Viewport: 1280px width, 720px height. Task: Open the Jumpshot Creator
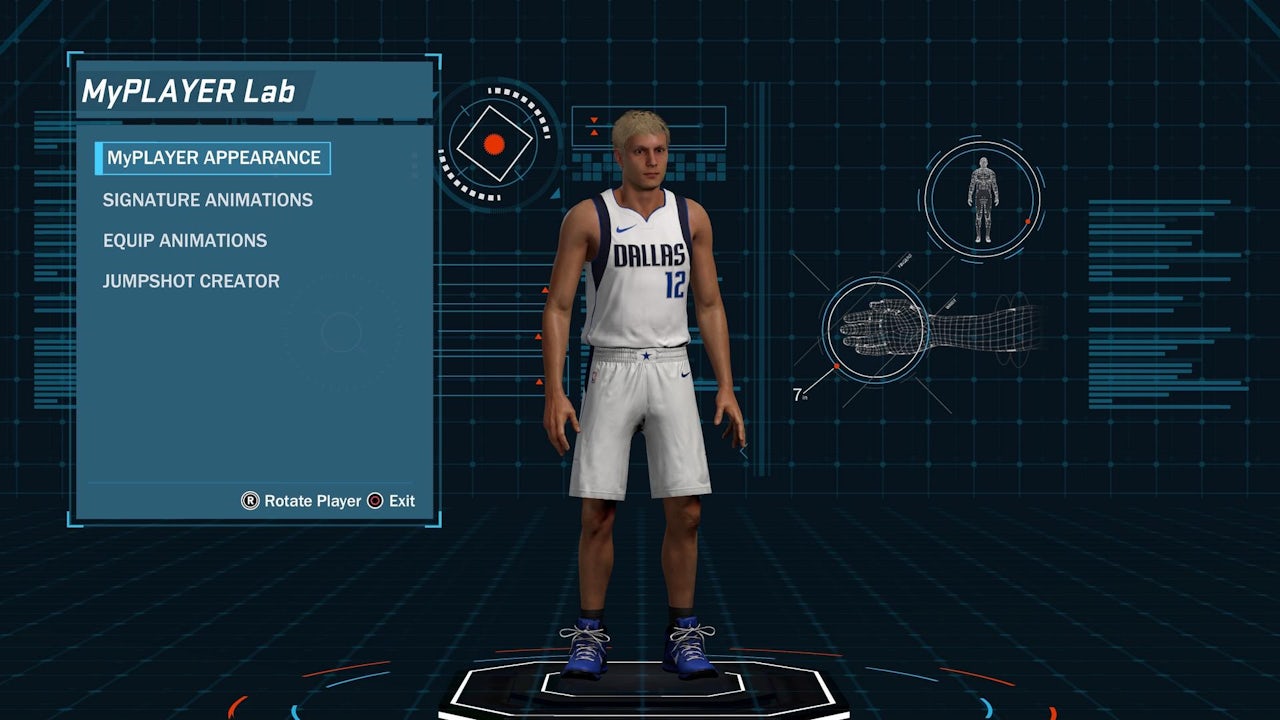tap(189, 281)
